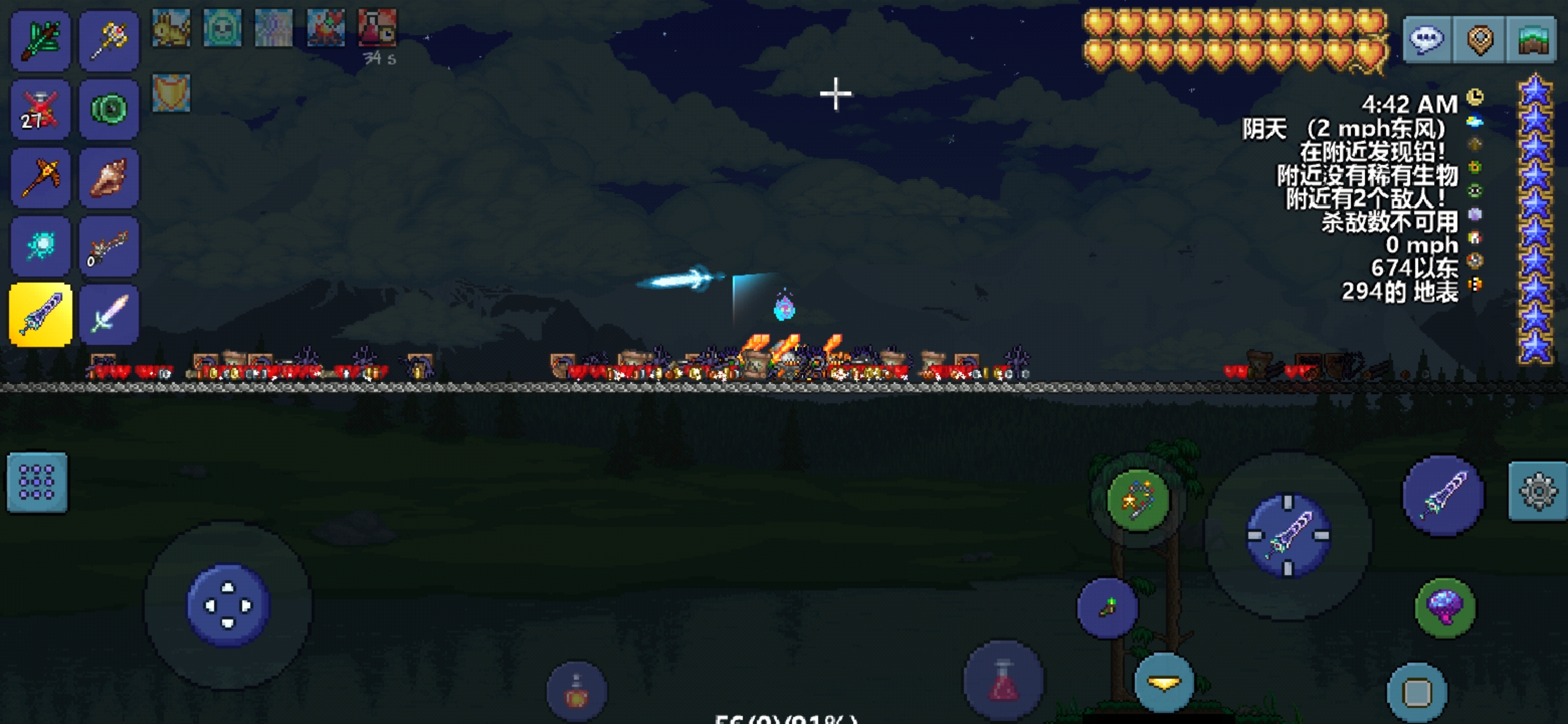Activate the grappling hook button
The height and width of the screenshot is (724, 1568).
(x=1138, y=500)
